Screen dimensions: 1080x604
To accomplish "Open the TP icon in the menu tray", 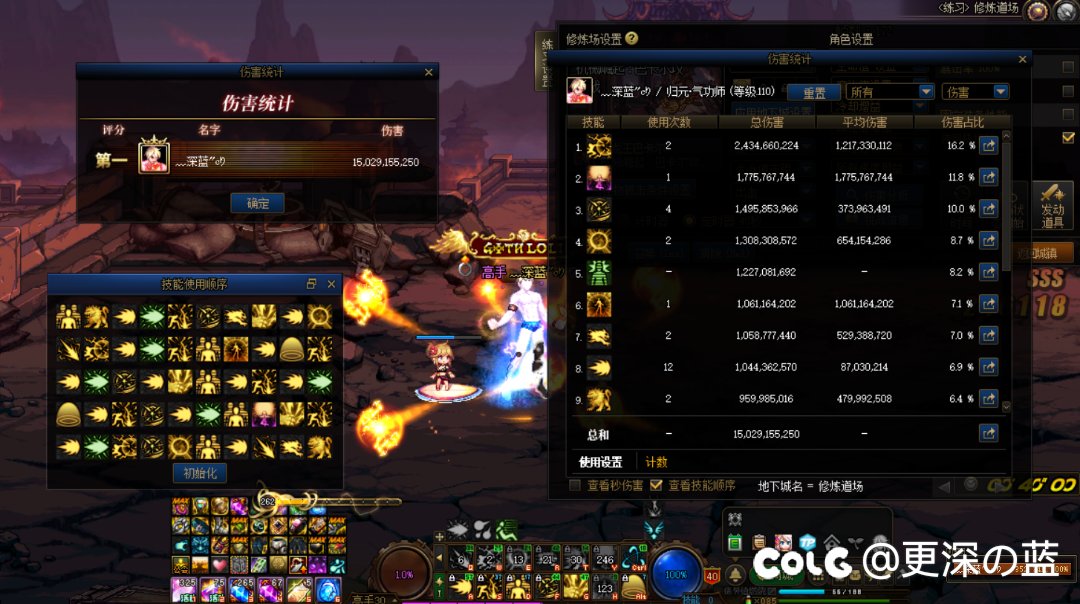I will [806, 543].
